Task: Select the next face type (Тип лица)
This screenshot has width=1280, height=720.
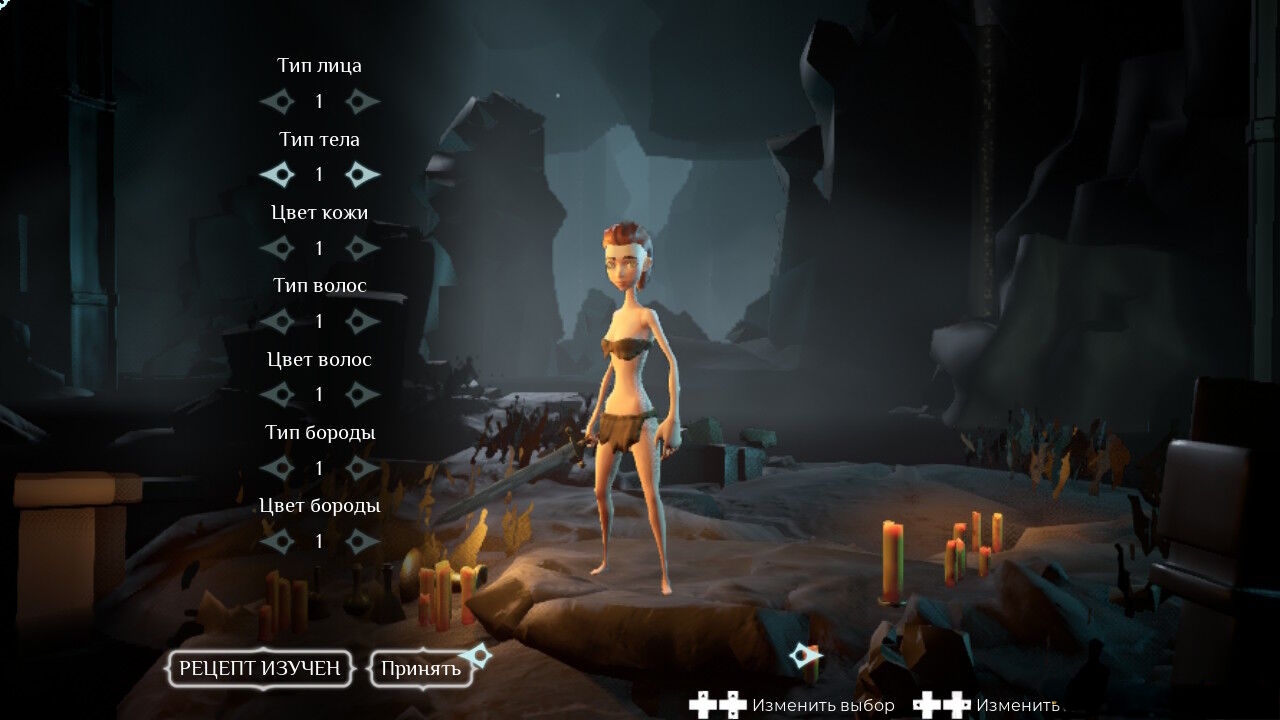Action: click(x=362, y=101)
